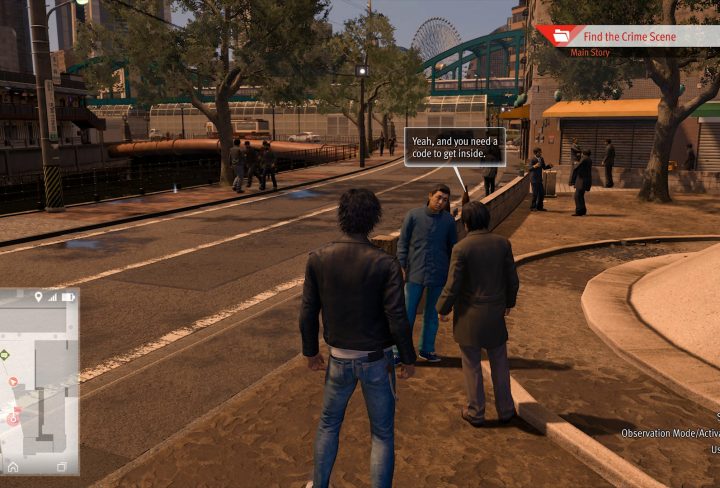
Task: Tap the home icon on the phone map
Action: (x=13, y=466)
